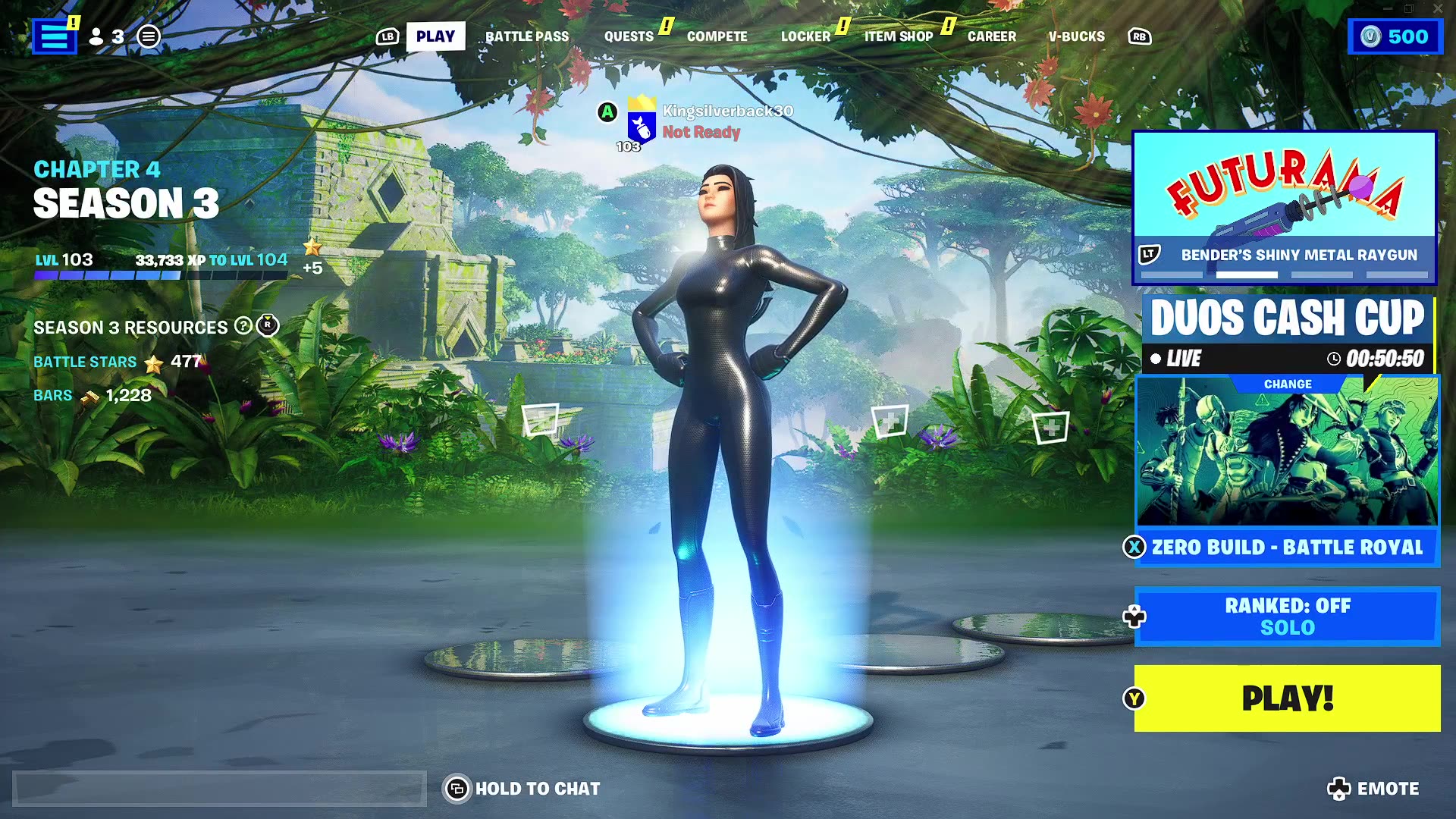1456x819 pixels.
Task: Open the secondary menu icon next to friends
Action: coord(149,36)
